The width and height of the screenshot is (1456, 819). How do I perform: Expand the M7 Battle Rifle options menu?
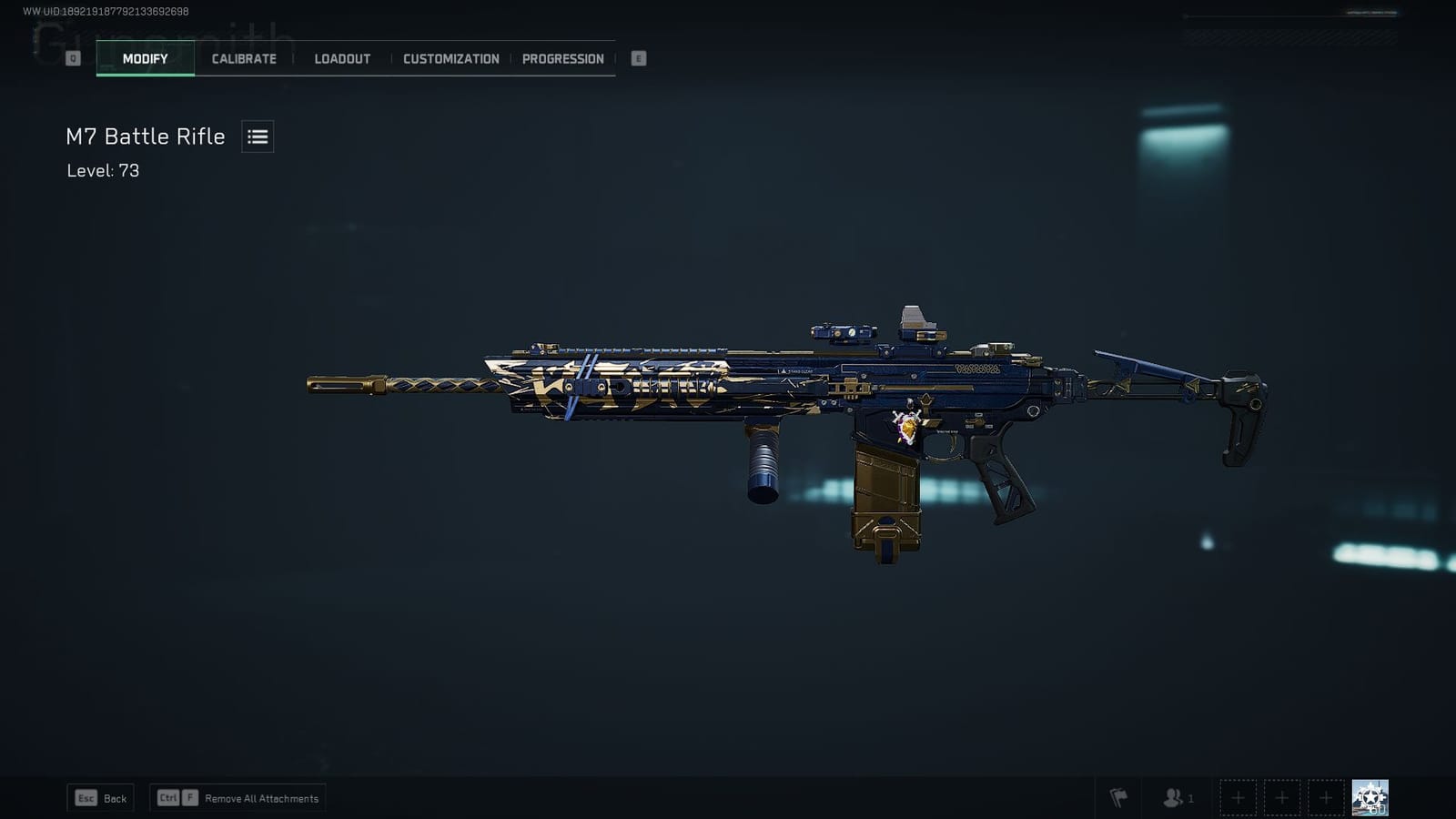(x=257, y=136)
